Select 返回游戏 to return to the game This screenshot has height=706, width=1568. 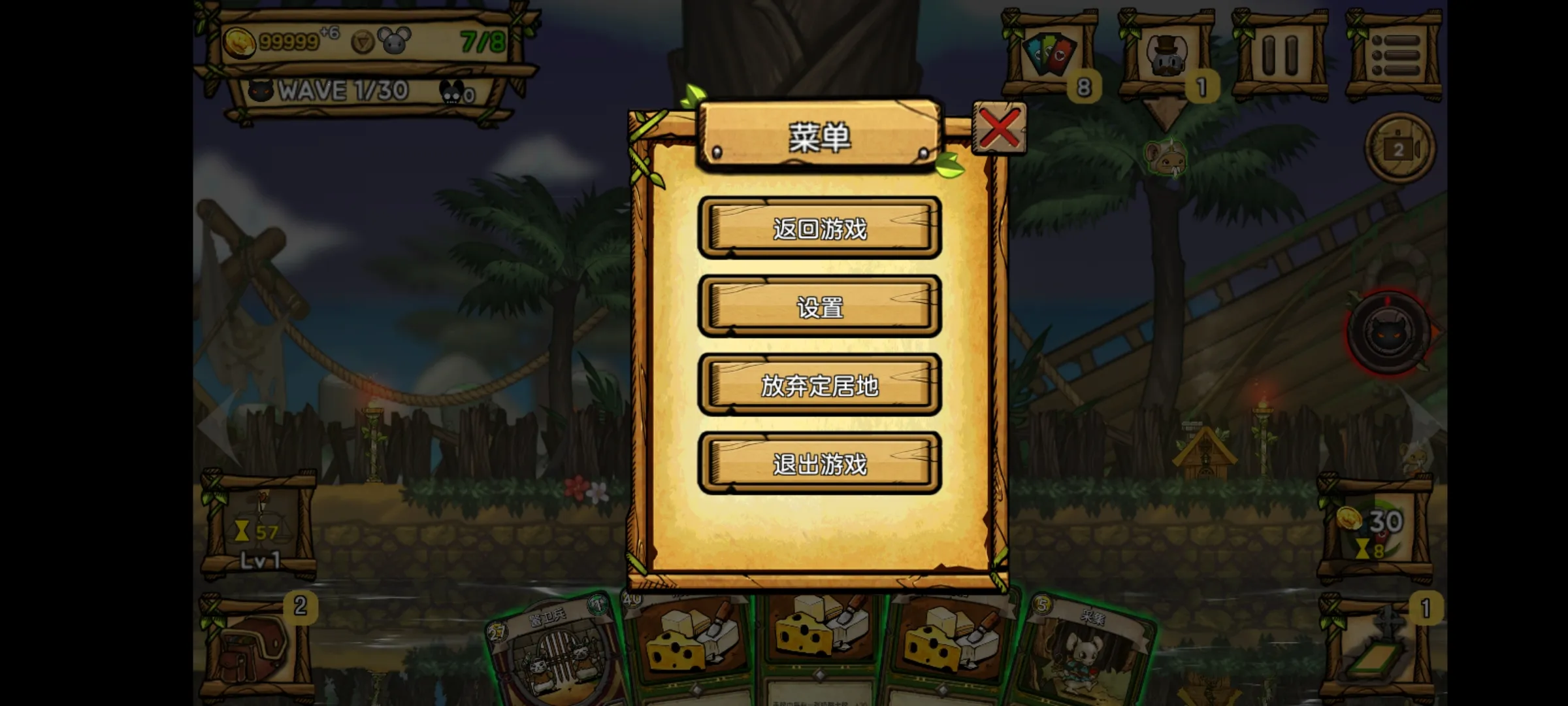(820, 229)
